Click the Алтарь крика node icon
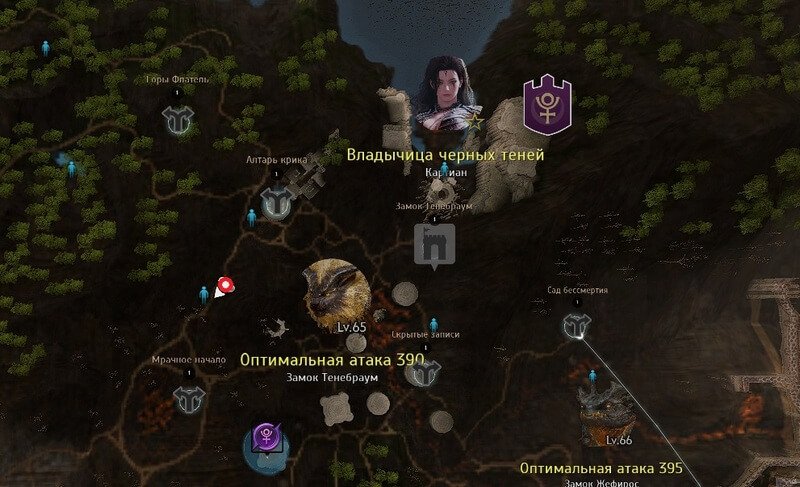This screenshot has height=487, width=800. click(x=274, y=203)
